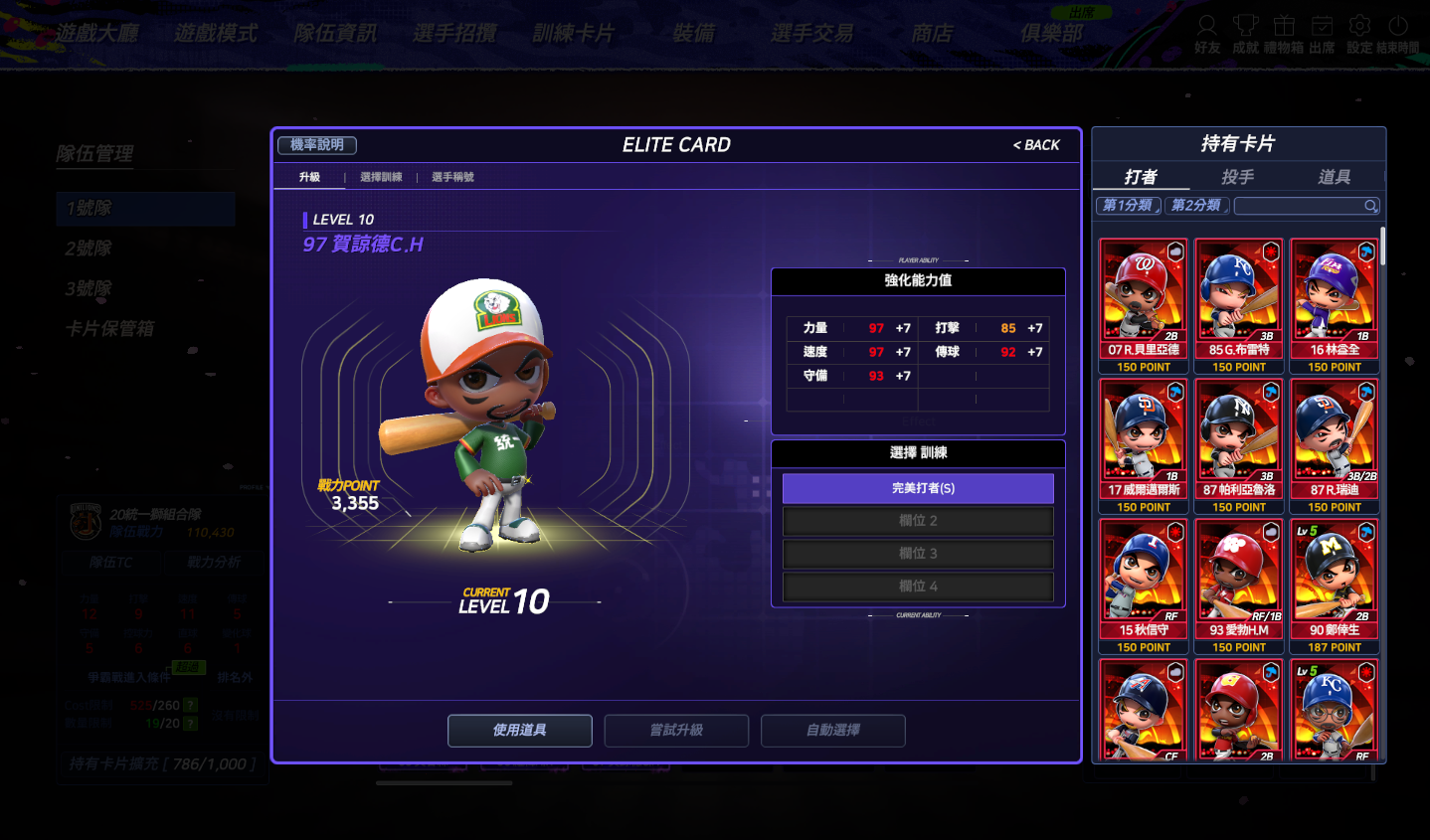The width and height of the screenshot is (1430, 840).
Task: Select the 15 秋信守 card
Action: click(1144, 586)
